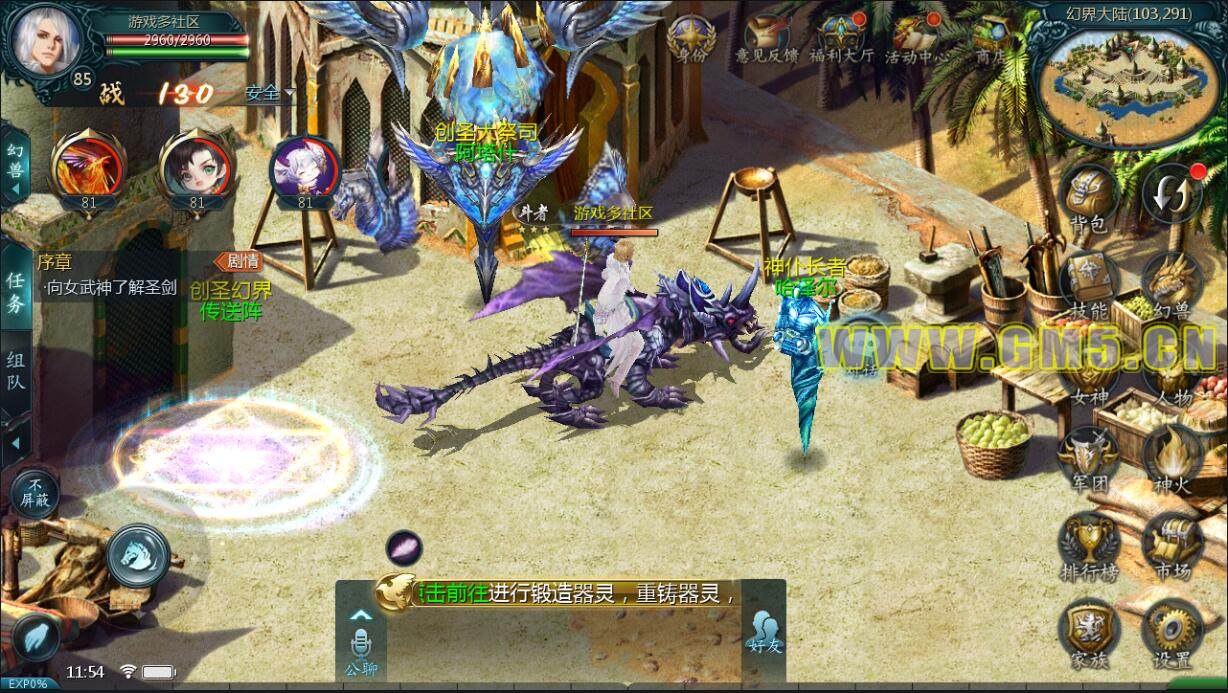Open the 好友 friends list

(763, 630)
